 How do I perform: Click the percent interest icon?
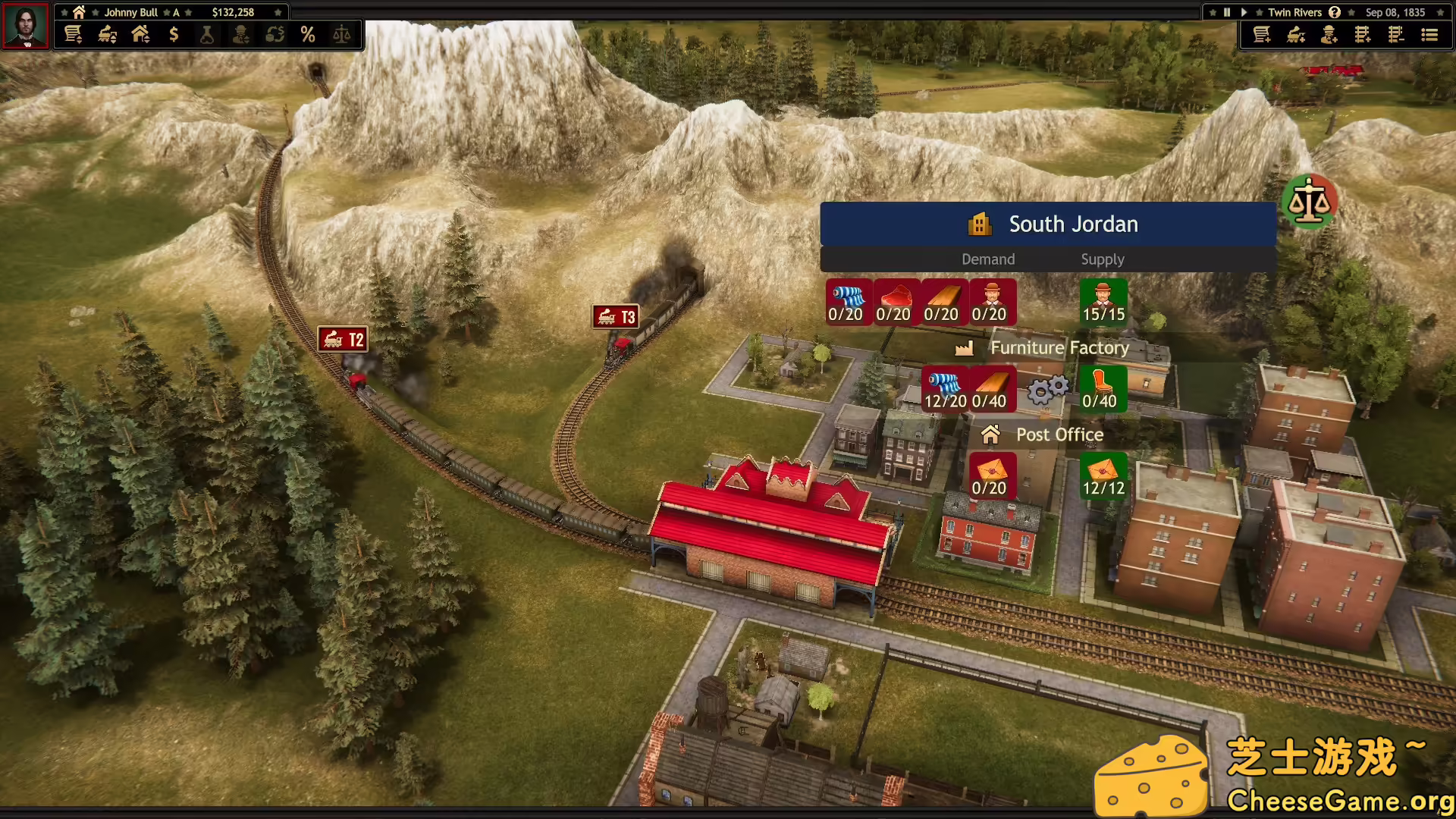tap(308, 34)
